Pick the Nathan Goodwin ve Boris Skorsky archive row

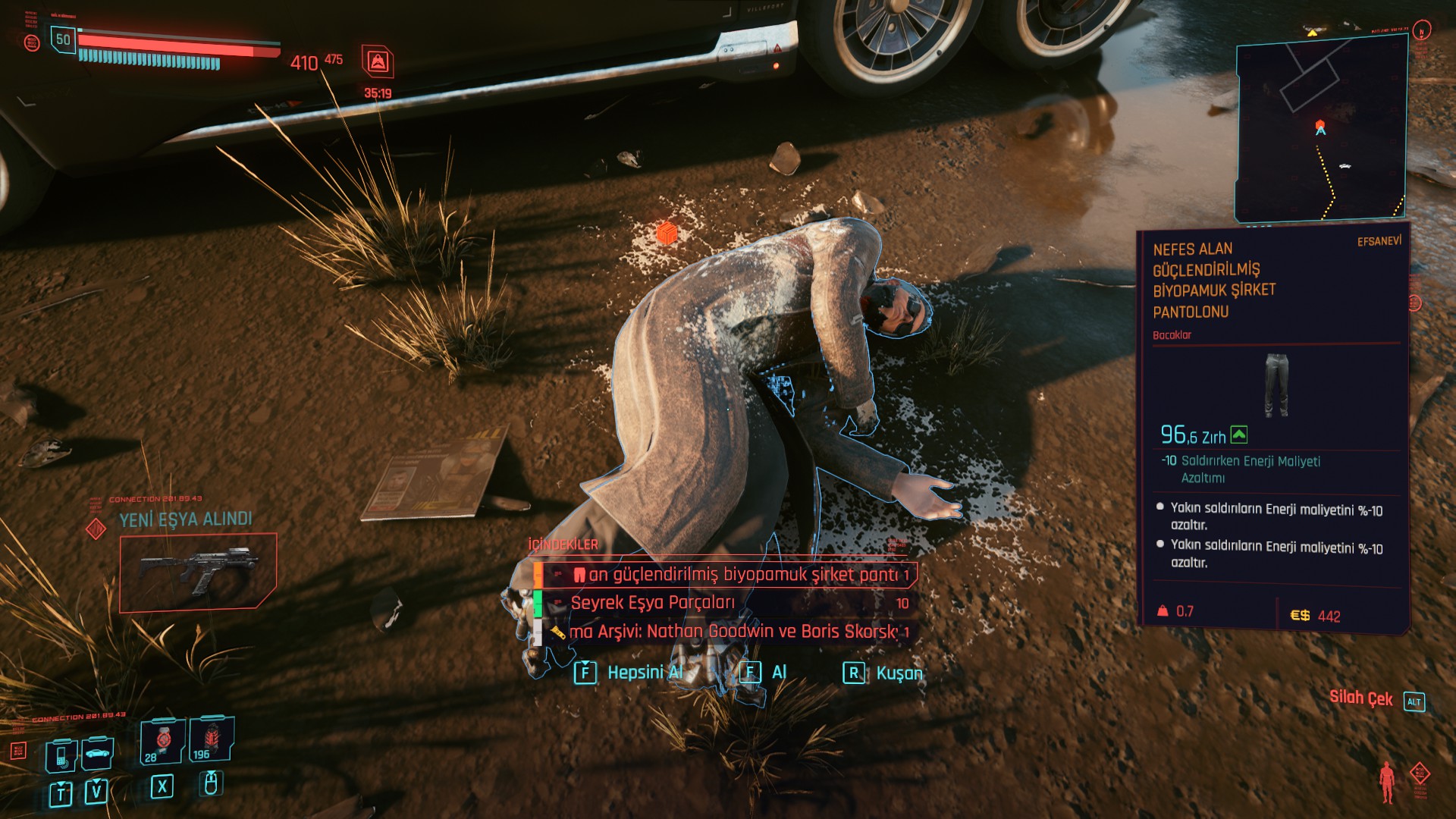click(x=728, y=631)
